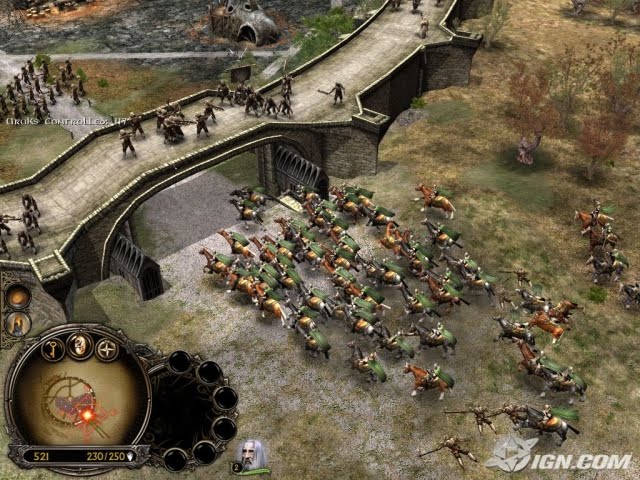Open the key icon button above minimap
The width and height of the screenshot is (640, 480).
(x=53, y=348)
